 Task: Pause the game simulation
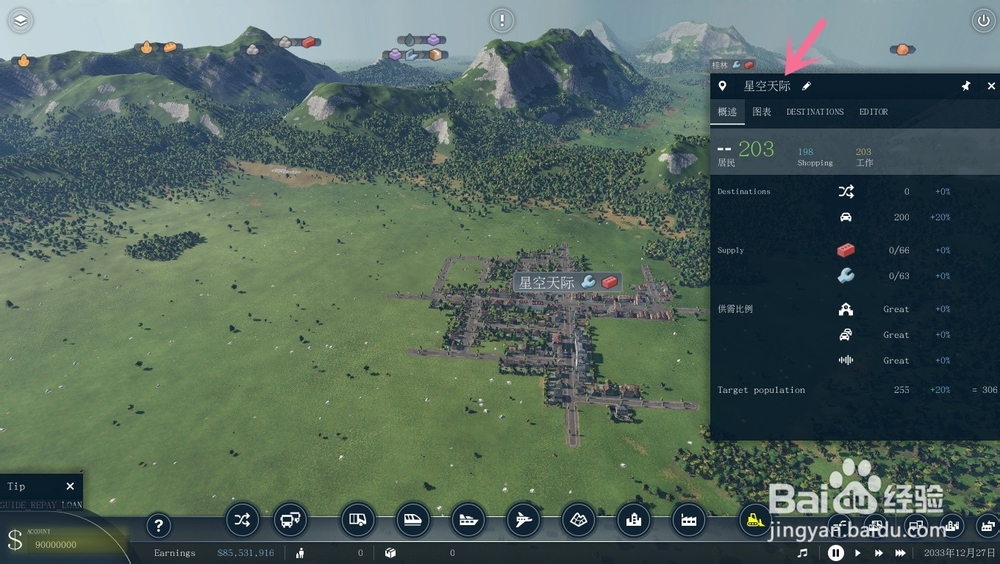pyautogui.click(x=836, y=553)
